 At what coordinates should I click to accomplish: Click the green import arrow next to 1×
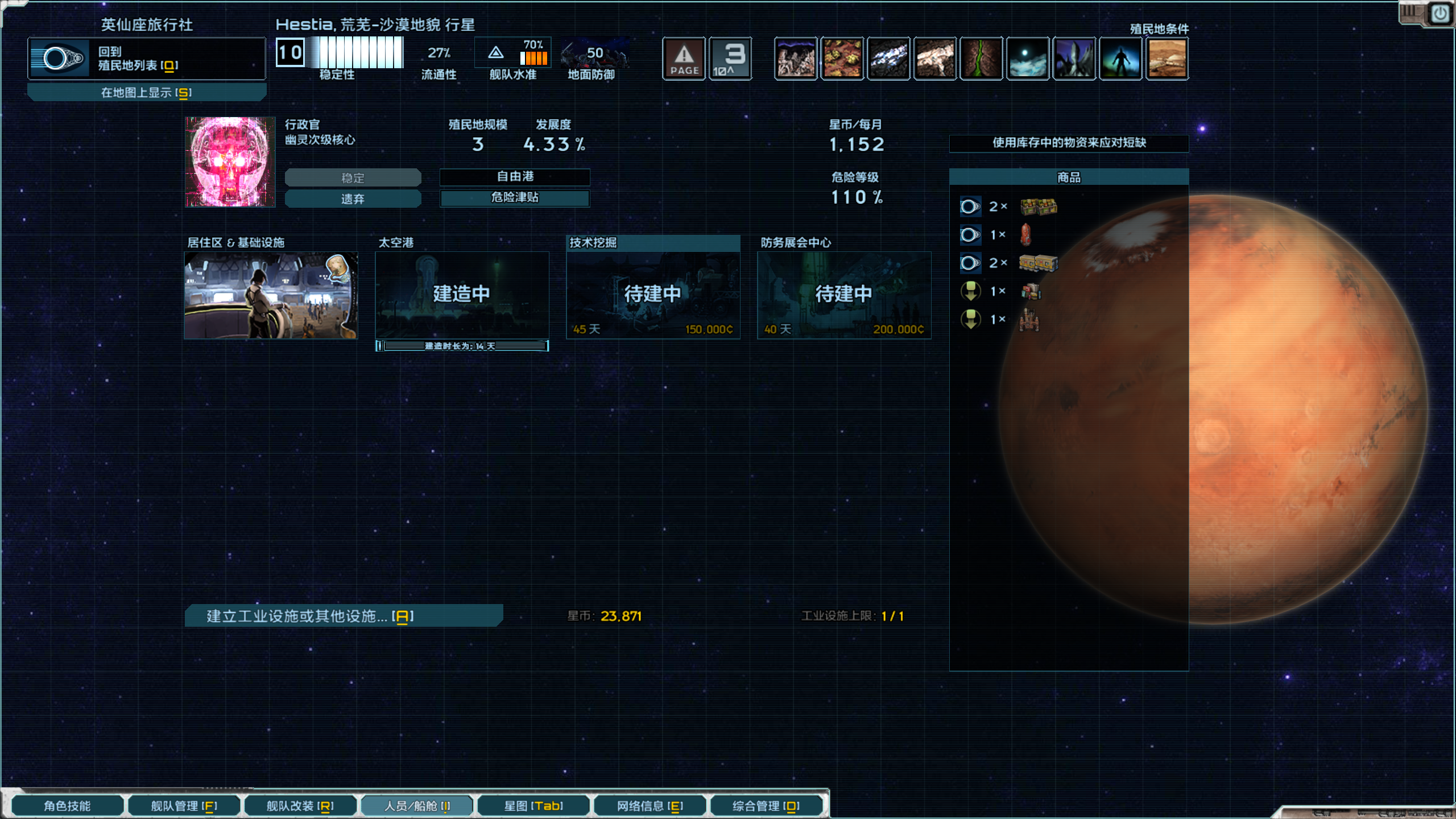tap(971, 291)
